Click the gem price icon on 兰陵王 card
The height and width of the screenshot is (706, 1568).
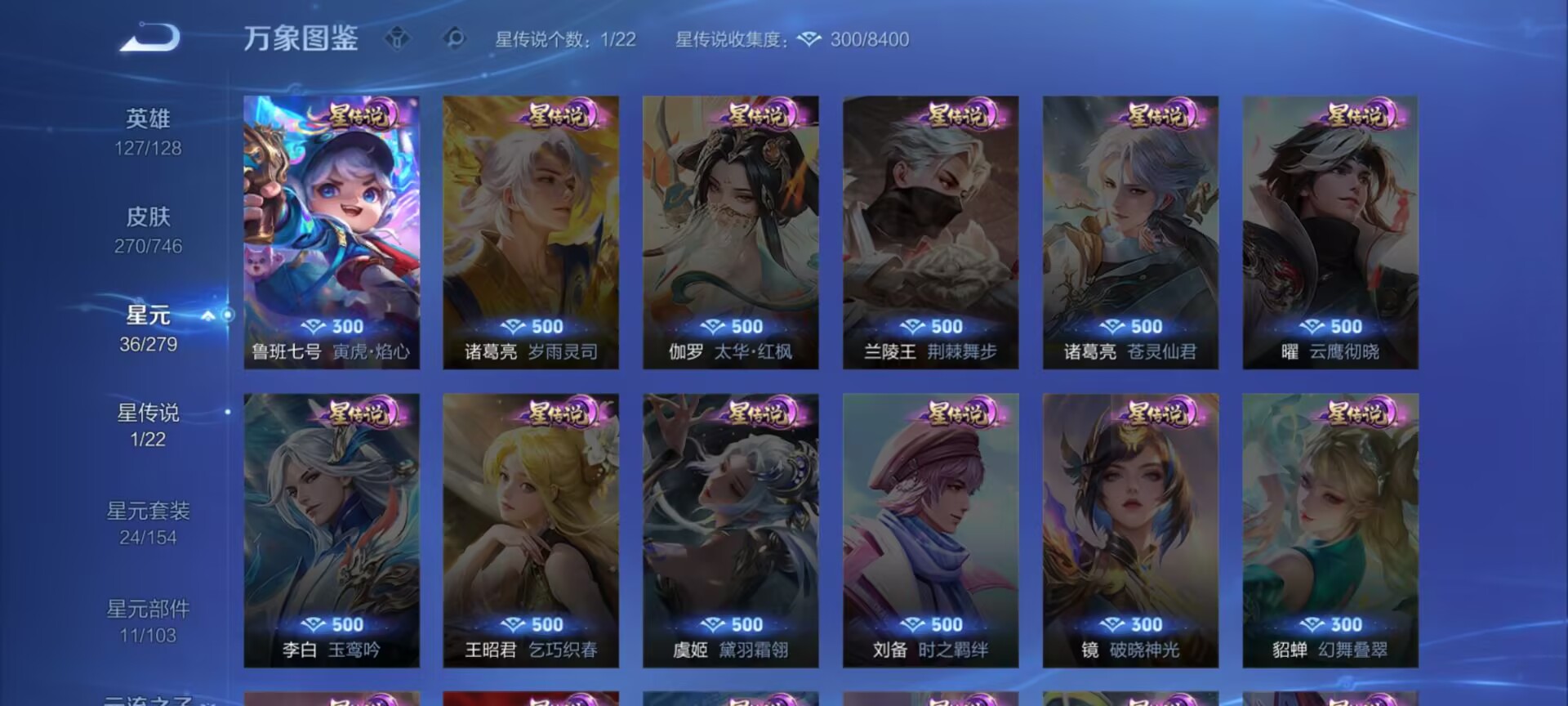click(915, 326)
